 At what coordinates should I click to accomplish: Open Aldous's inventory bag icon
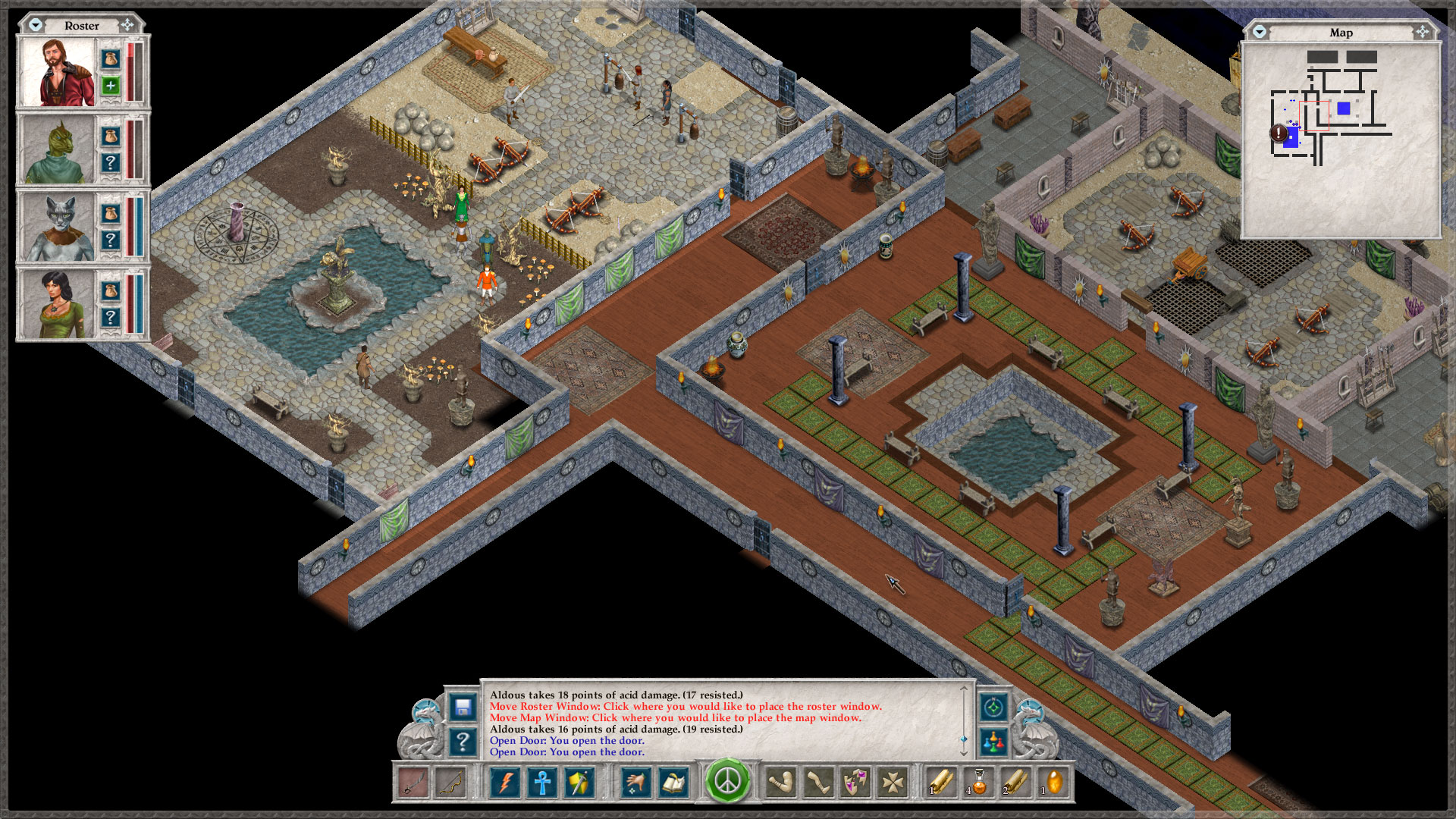pyautogui.click(x=111, y=60)
